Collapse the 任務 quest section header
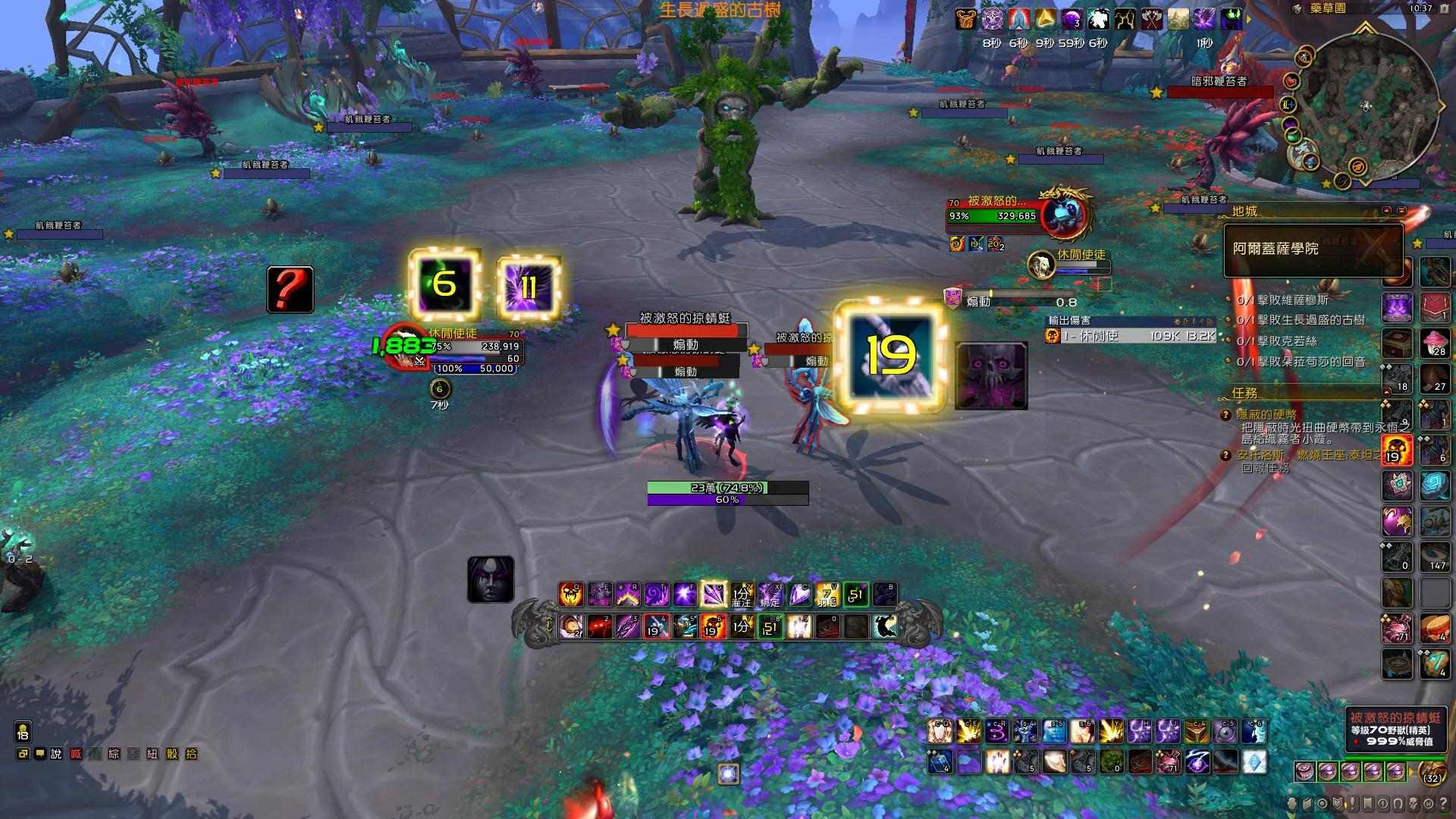Image resolution: width=1456 pixels, height=819 pixels. [1244, 395]
